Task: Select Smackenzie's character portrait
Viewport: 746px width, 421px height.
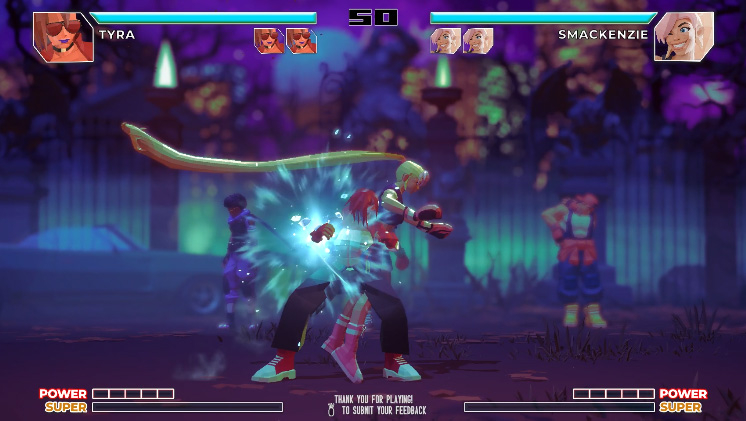Action: click(684, 37)
